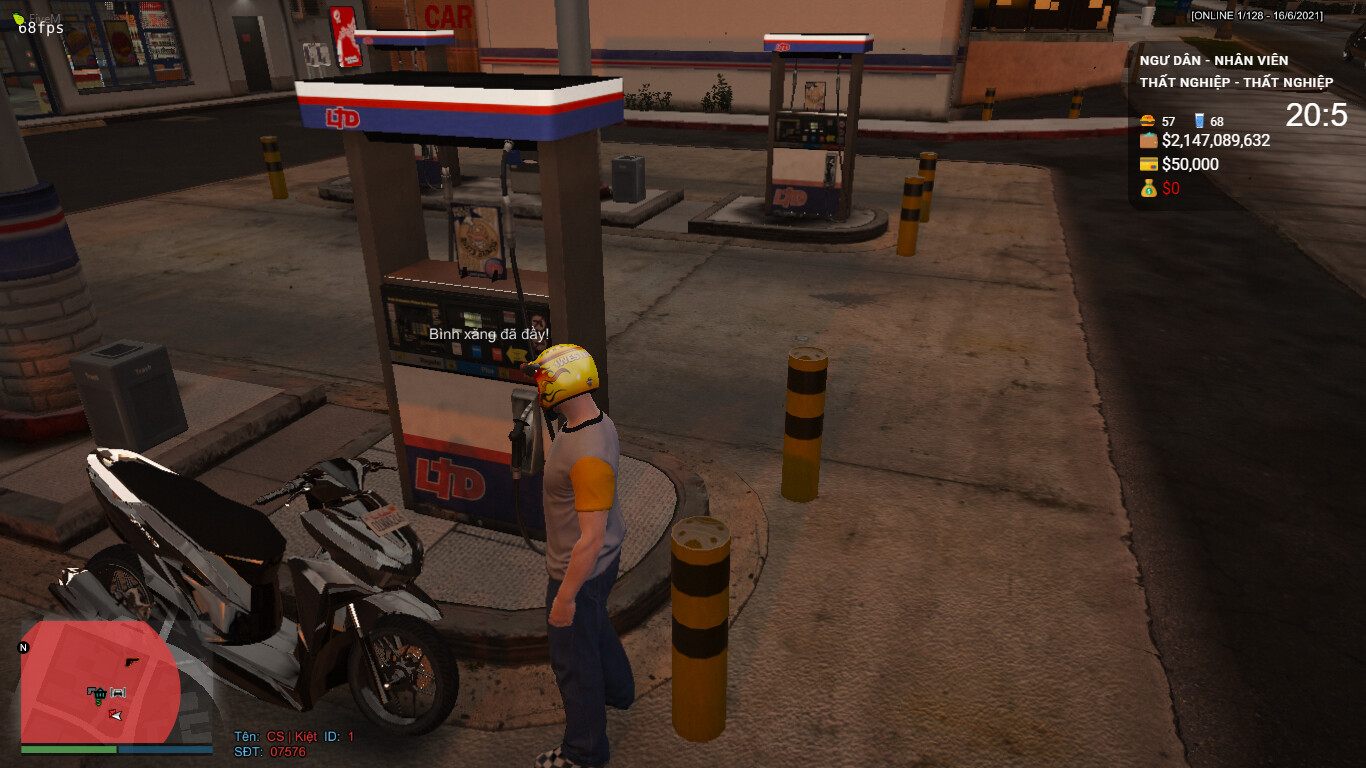Screen dimensions: 1366x768
Task: Click the burger hunger icon
Action: point(1148,121)
